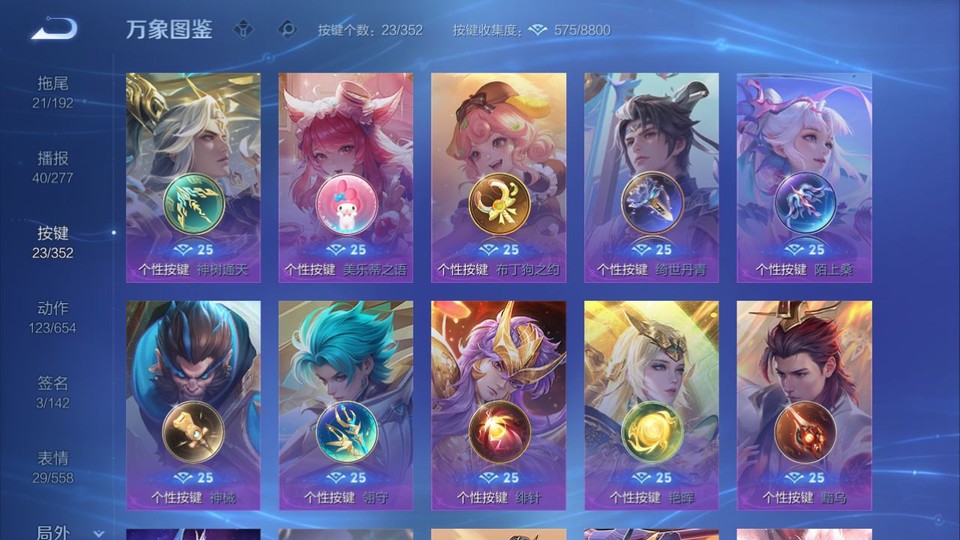Choose the 绯针 button skin card
The width and height of the screenshot is (960, 540).
point(498,405)
